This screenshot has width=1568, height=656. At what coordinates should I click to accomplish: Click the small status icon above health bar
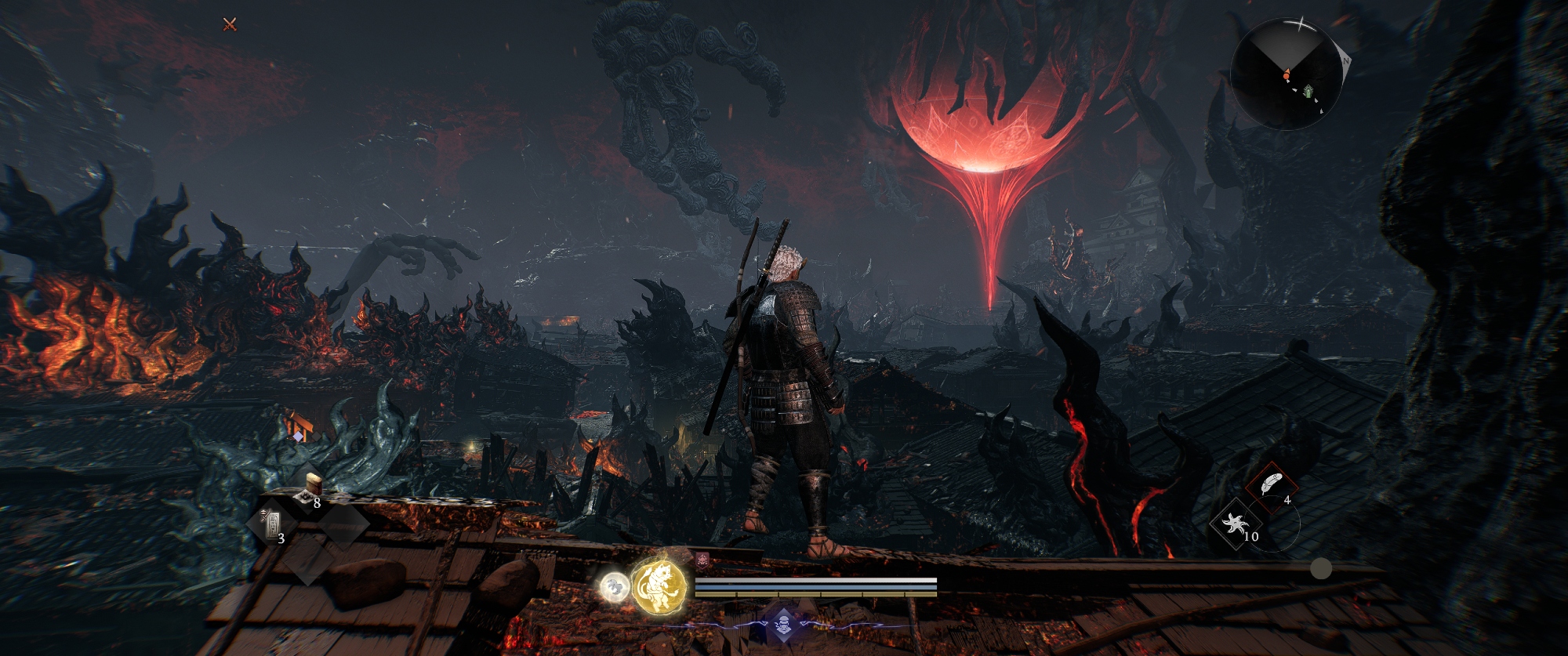702,560
